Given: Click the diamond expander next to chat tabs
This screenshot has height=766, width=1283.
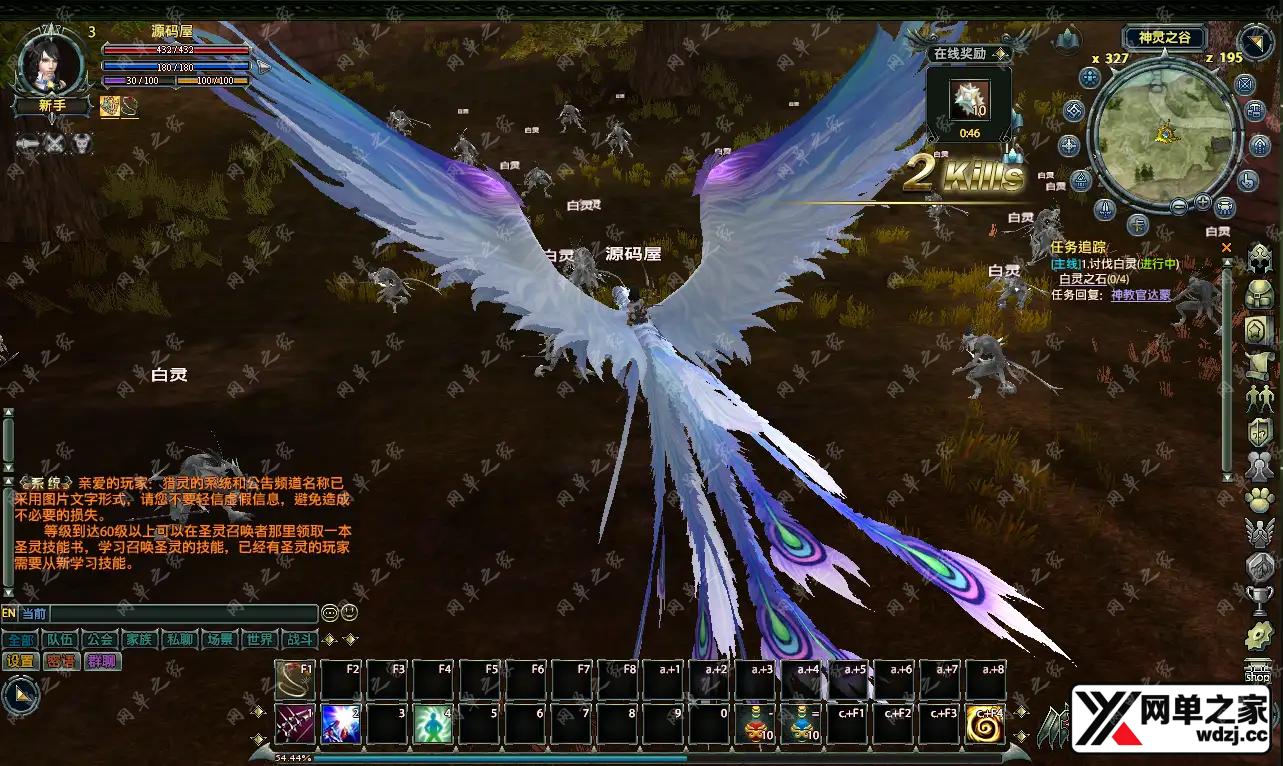Looking at the screenshot, I should click(x=328, y=639).
